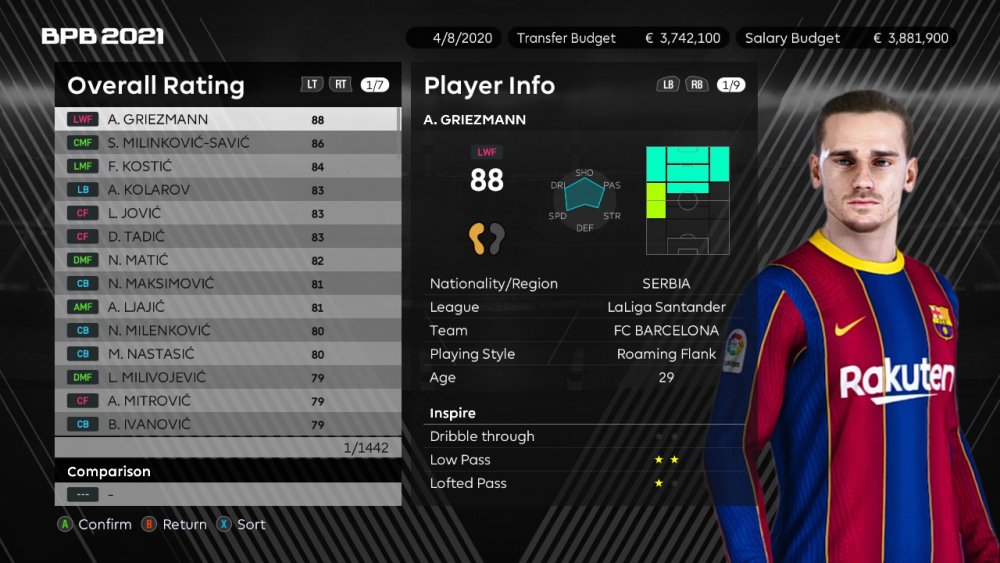Choose B. Ivanović at the list bottom
This screenshot has height=563, width=1000.
(x=227, y=425)
